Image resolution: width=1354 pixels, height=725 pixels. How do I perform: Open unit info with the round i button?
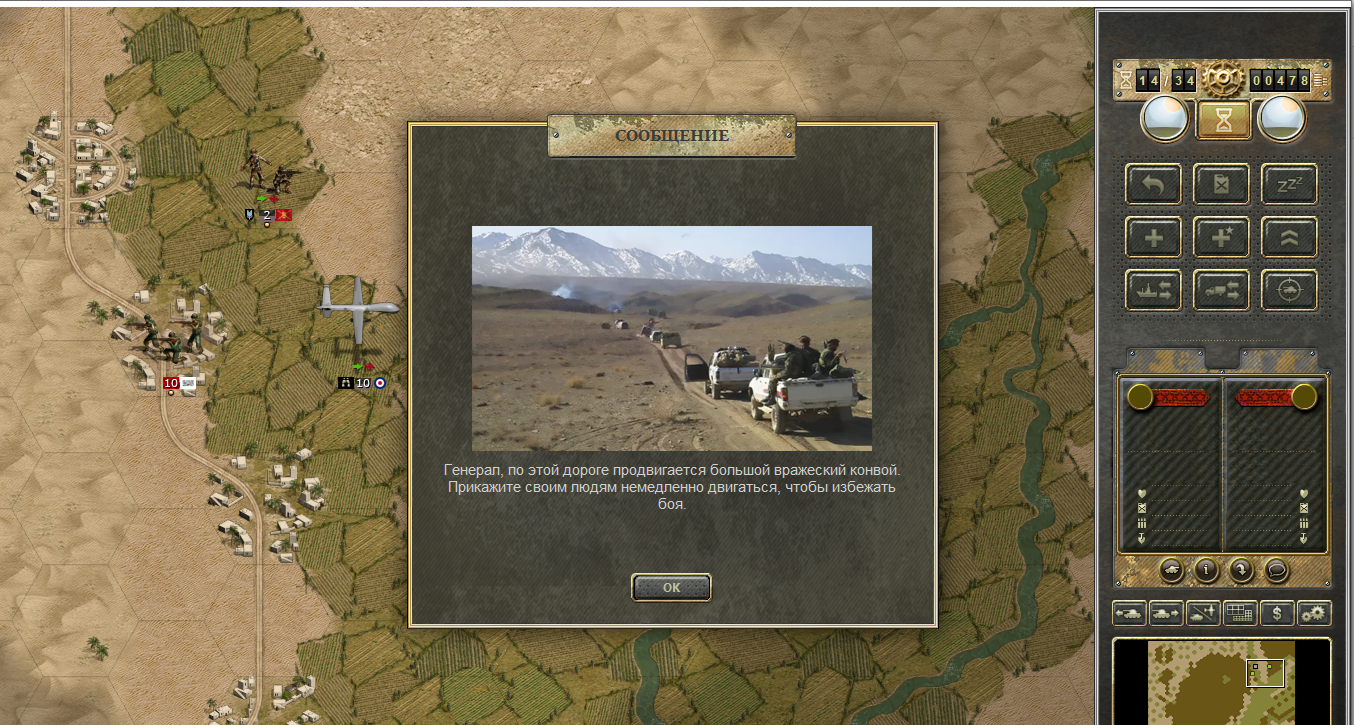coord(1207,570)
